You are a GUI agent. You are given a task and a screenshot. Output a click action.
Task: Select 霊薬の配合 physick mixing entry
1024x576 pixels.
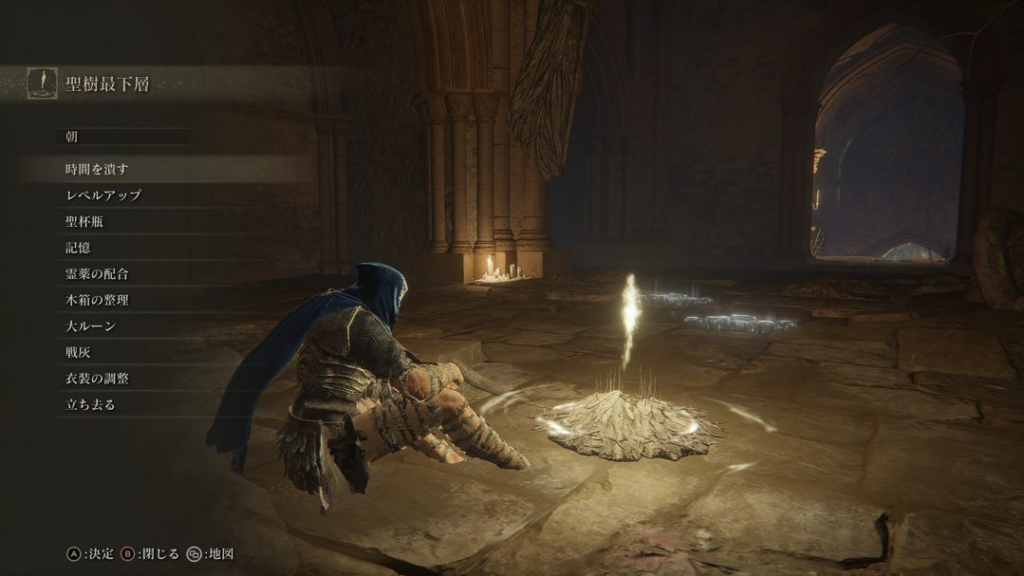point(97,273)
